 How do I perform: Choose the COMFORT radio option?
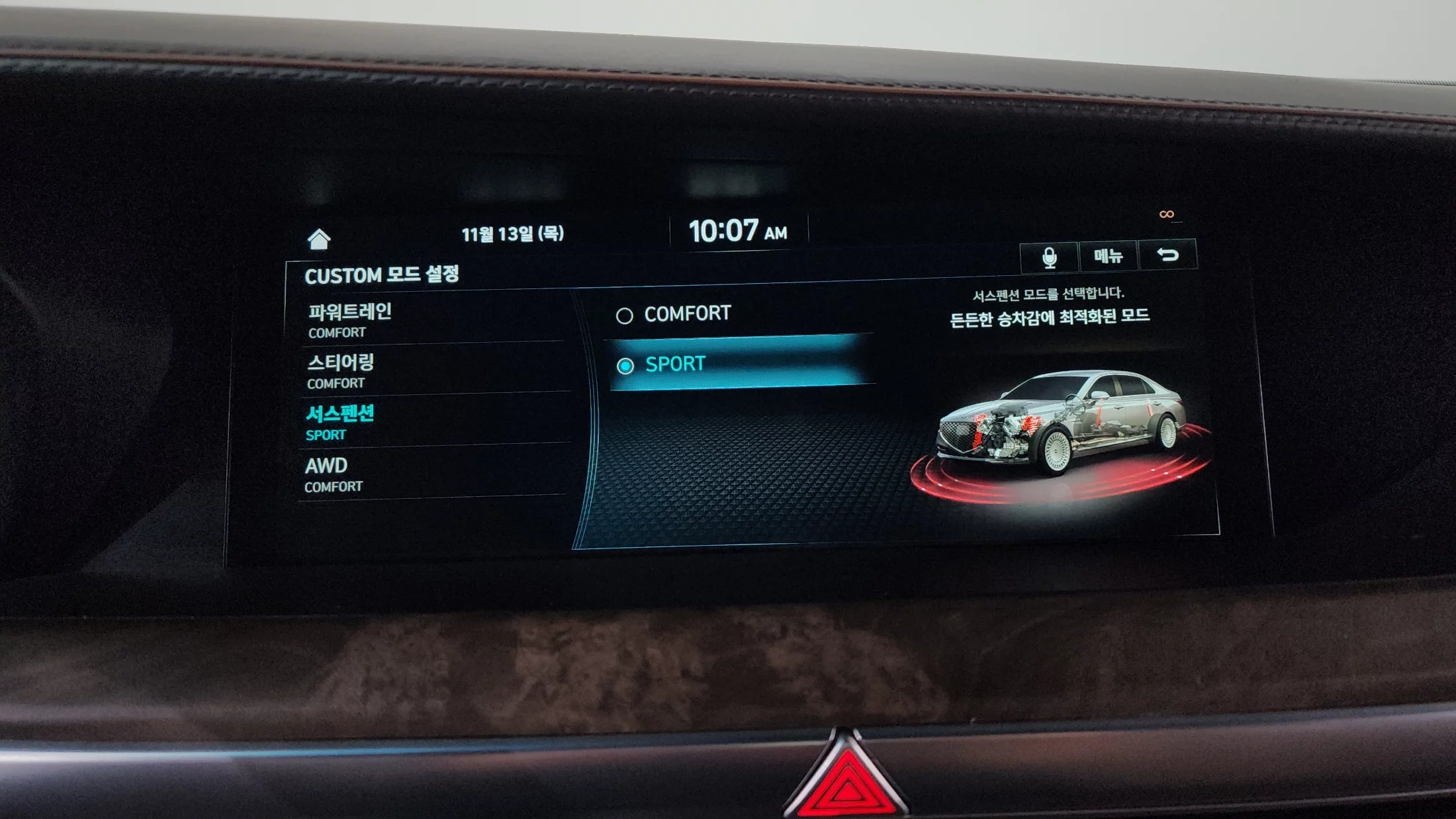[x=688, y=314]
